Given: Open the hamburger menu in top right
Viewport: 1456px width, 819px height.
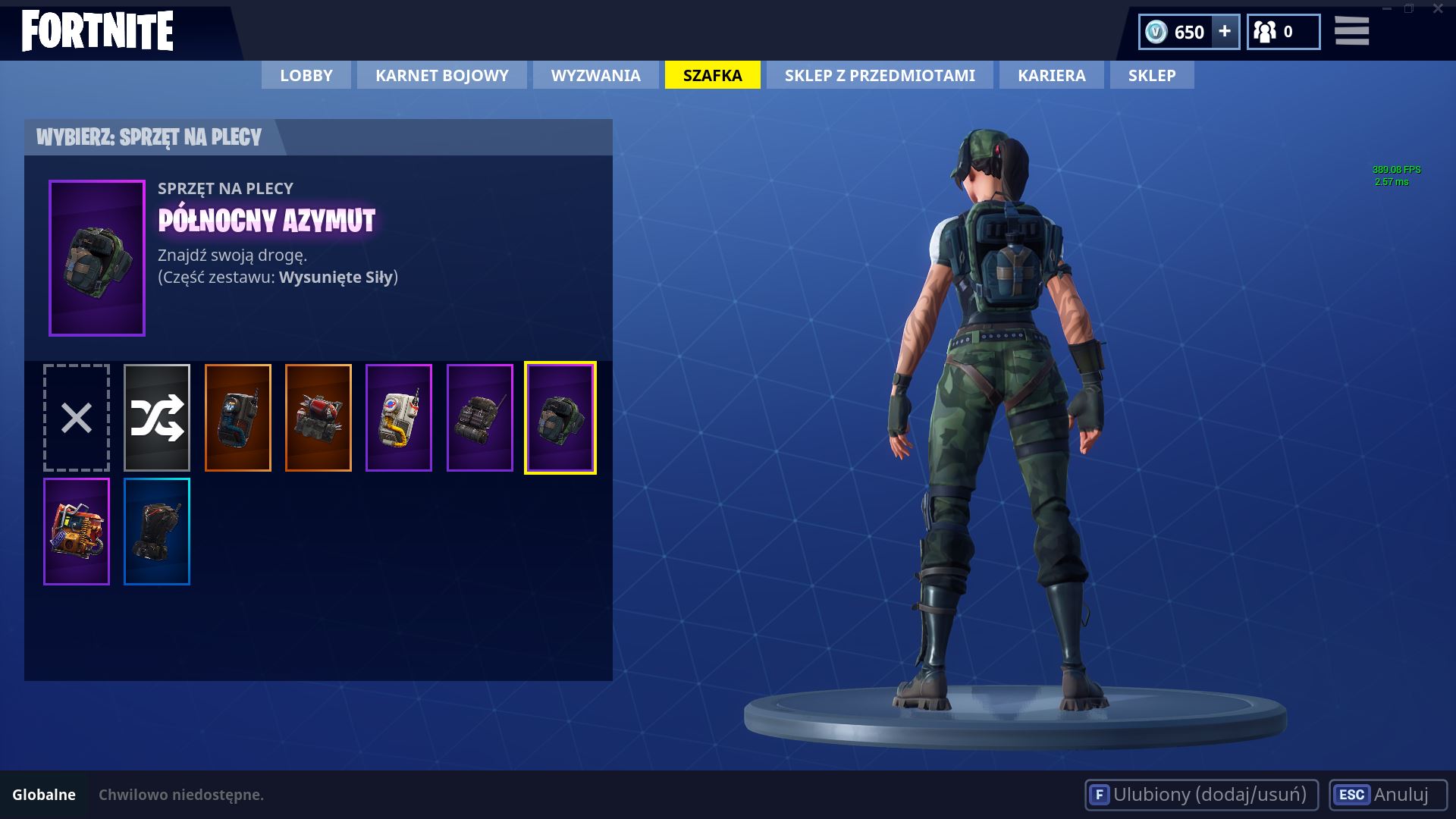Looking at the screenshot, I should [1351, 32].
